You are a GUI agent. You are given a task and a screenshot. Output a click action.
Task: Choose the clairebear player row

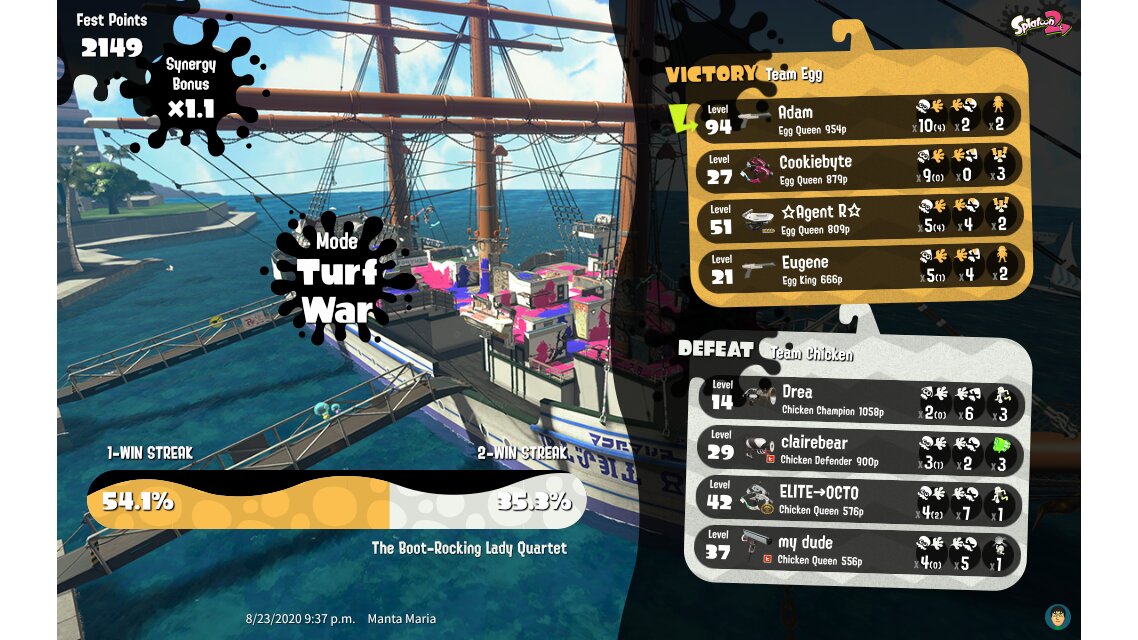point(858,451)
